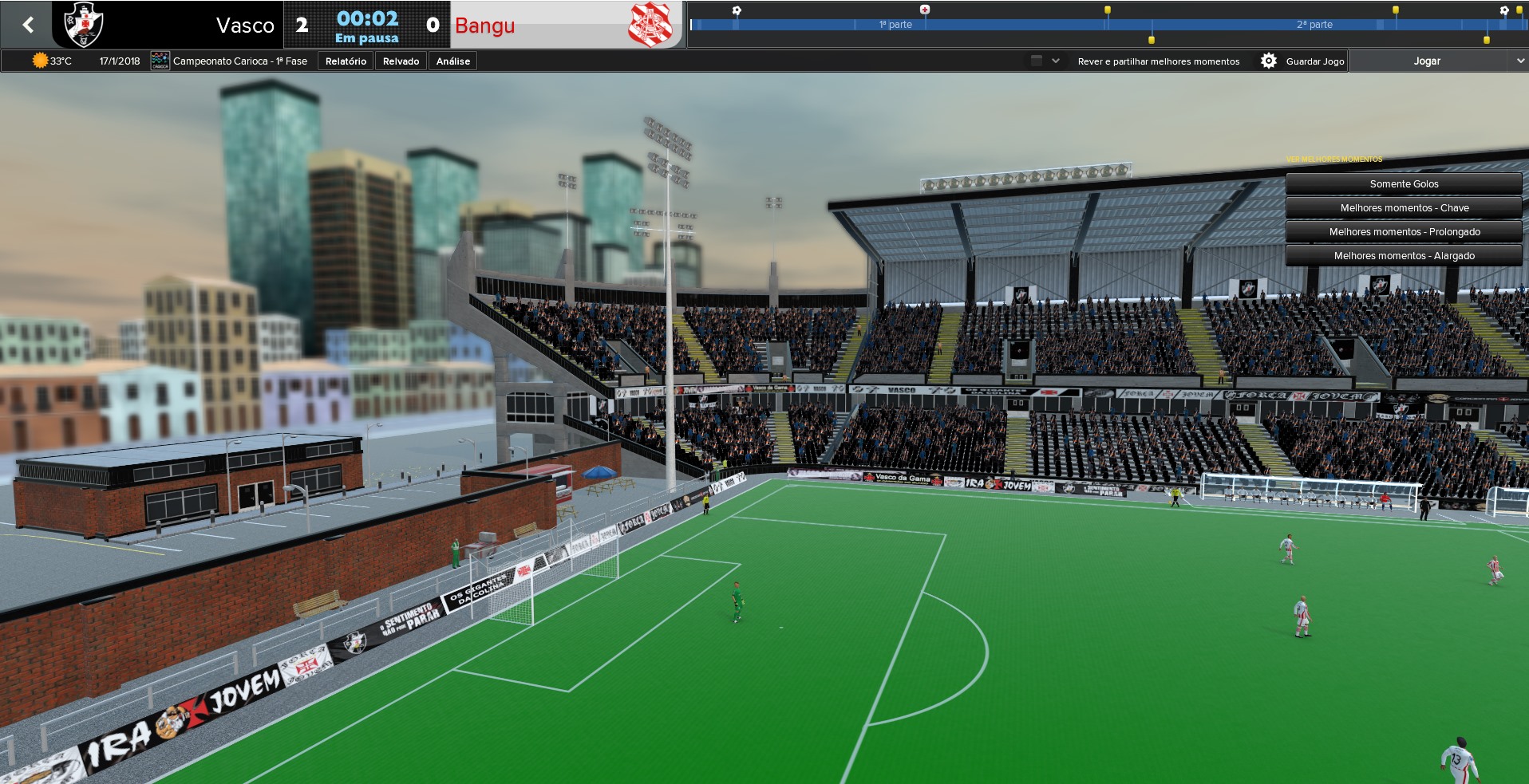Jump to the red cross injury marker

tap(925, 10)
